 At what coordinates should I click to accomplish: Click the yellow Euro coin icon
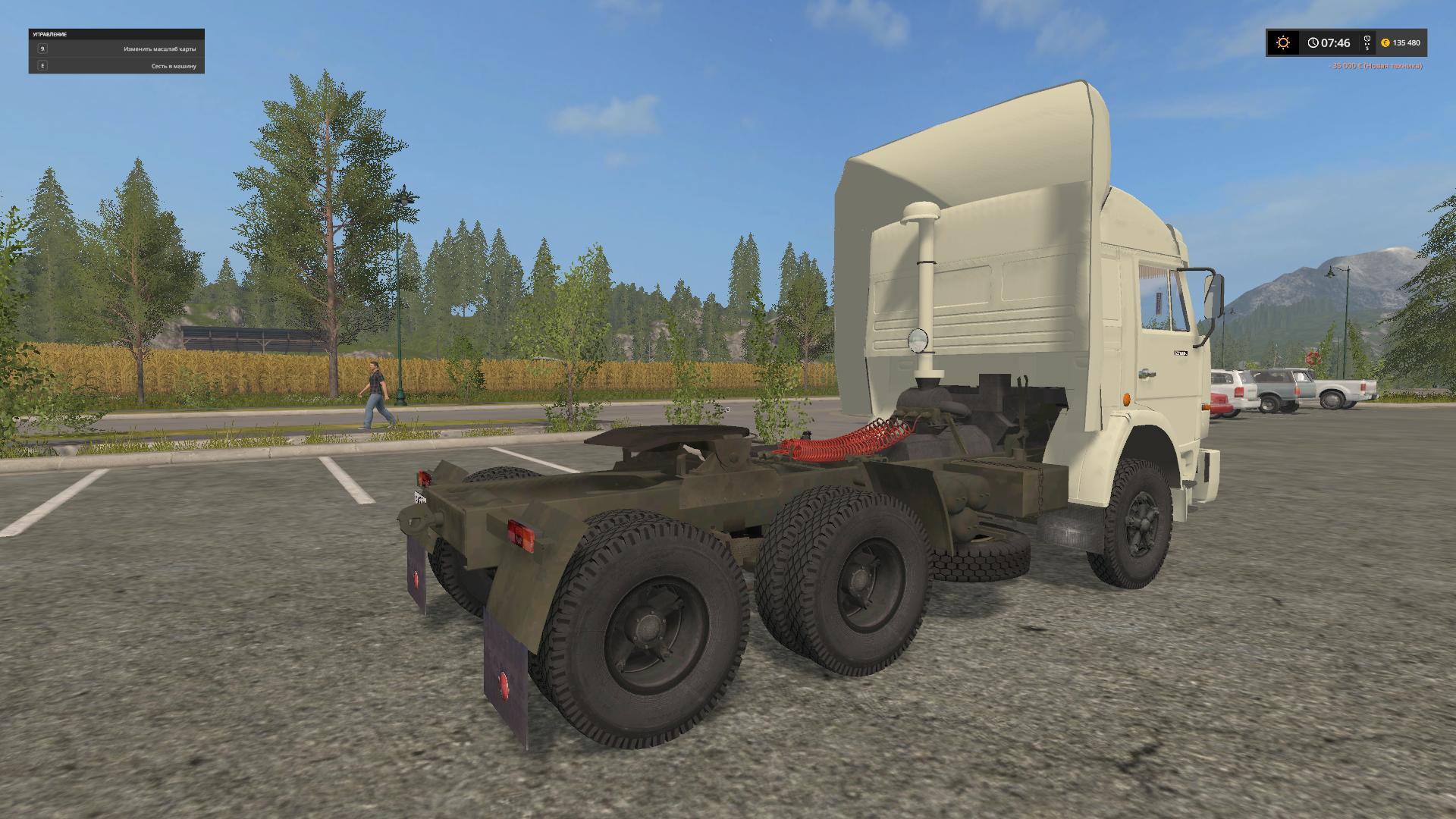pos(1385,43)
